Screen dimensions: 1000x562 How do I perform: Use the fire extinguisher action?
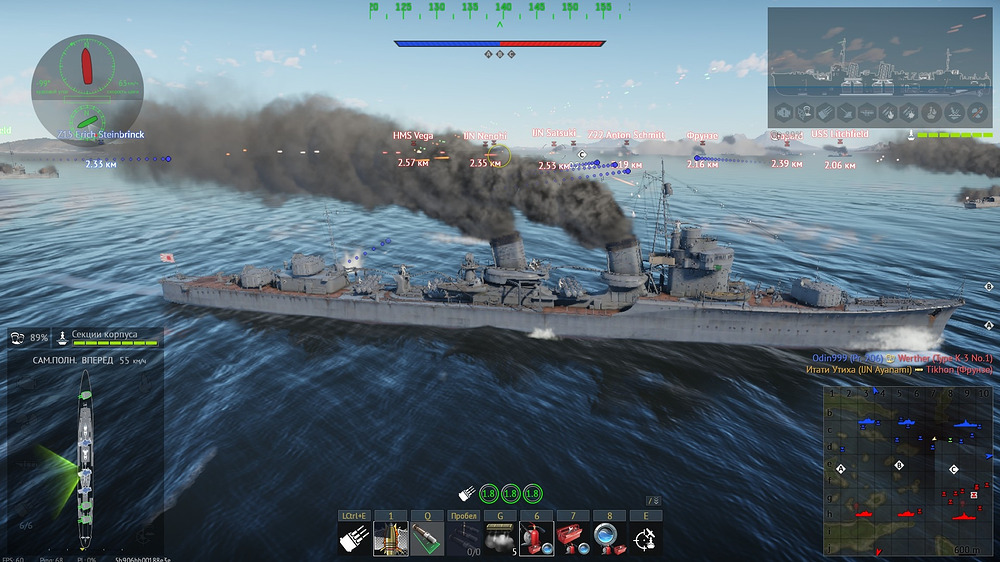[x=535, y=538]
